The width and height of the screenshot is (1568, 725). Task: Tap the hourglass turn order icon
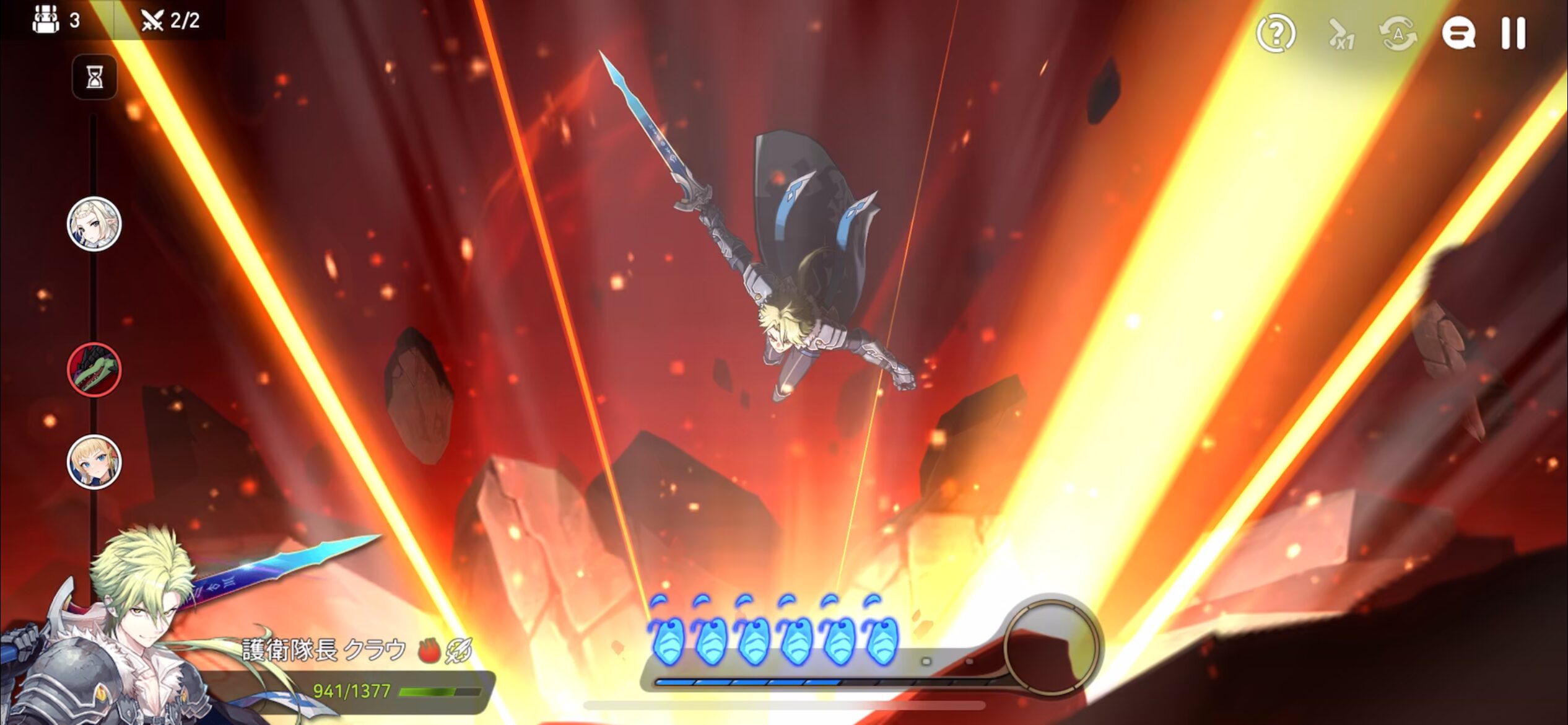95,77
